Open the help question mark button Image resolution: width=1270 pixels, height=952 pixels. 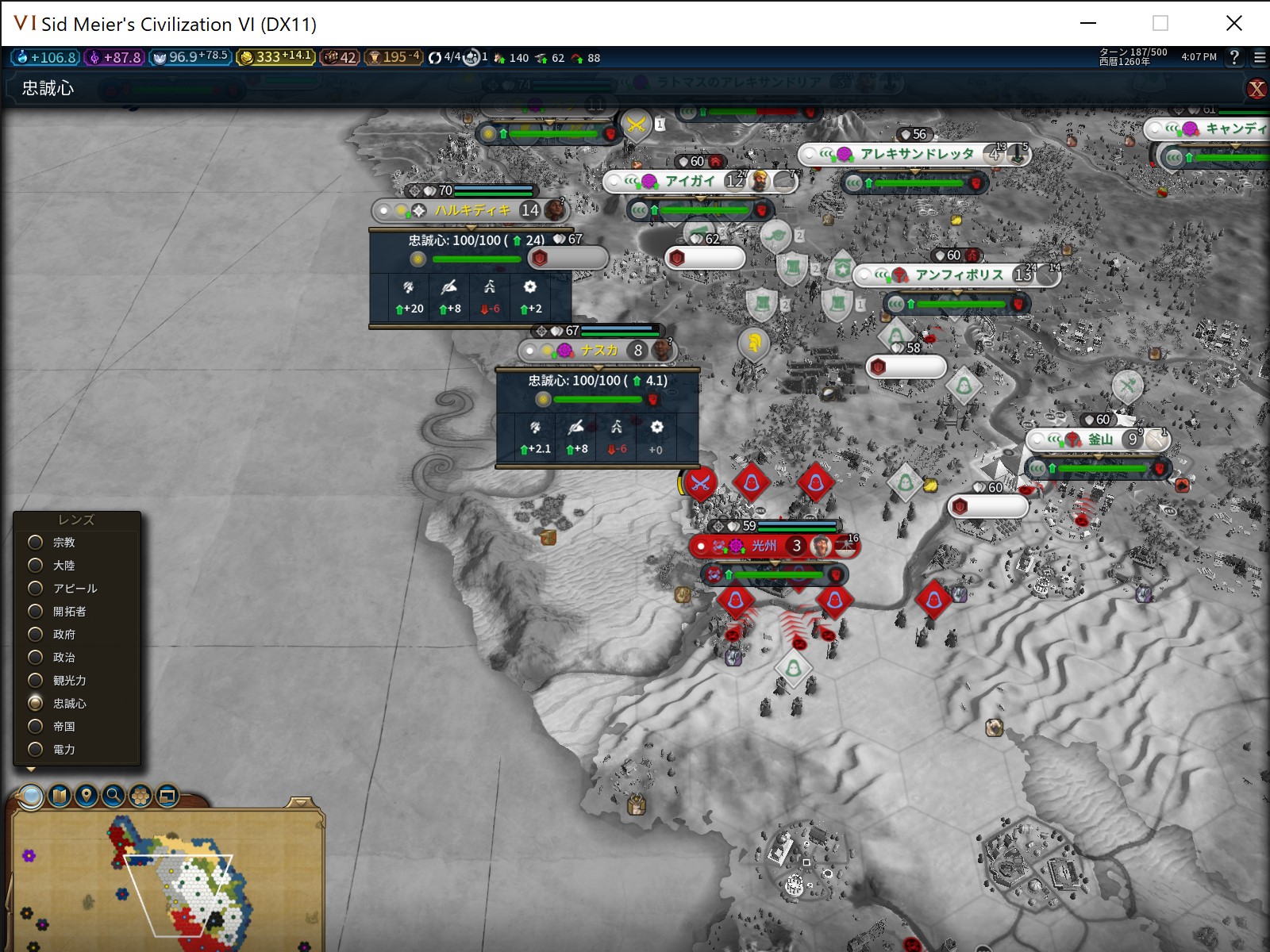pyautogui.click(x=1233, y=57)
